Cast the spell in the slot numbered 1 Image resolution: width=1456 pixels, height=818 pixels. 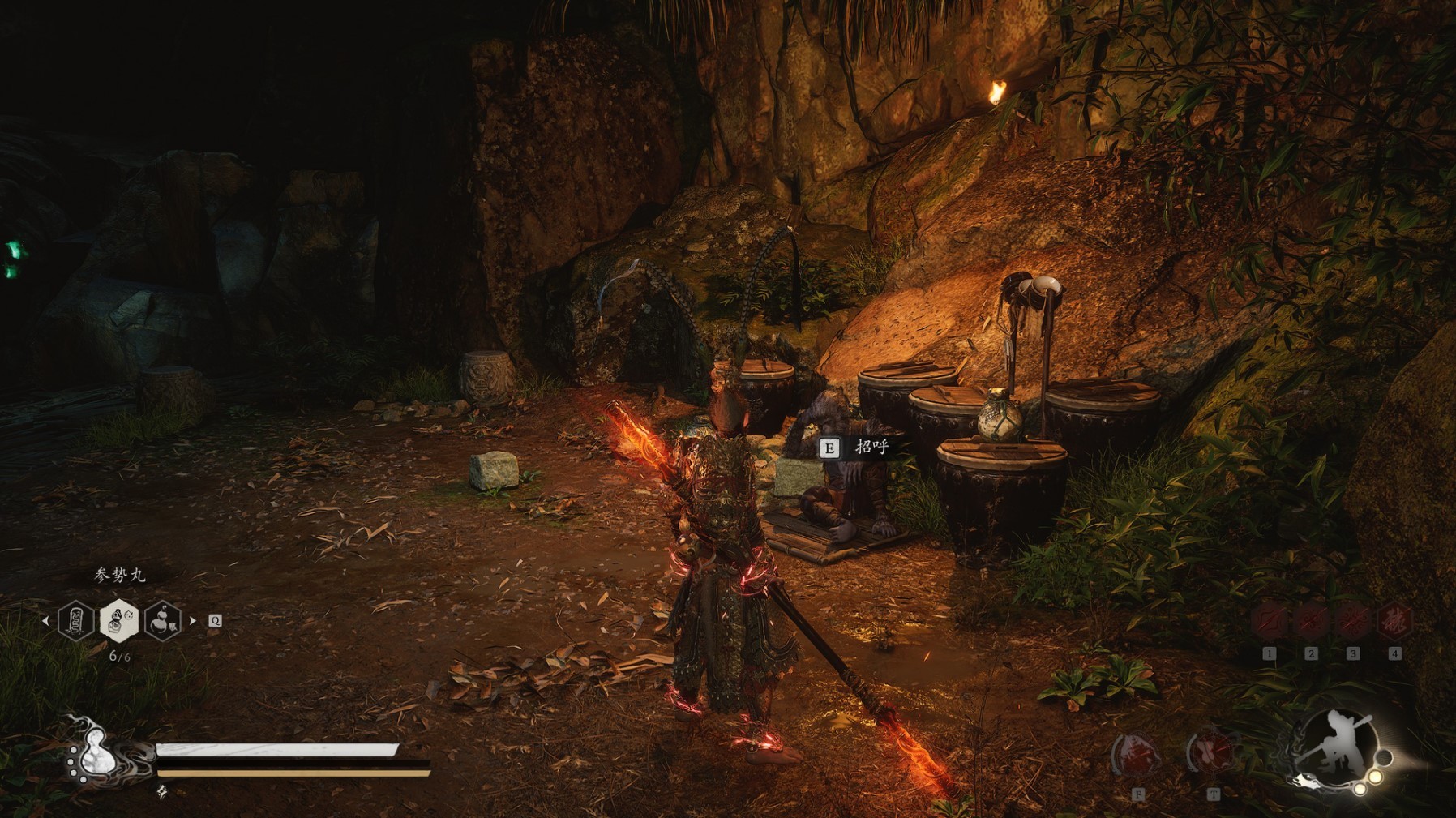(1269, 623)
